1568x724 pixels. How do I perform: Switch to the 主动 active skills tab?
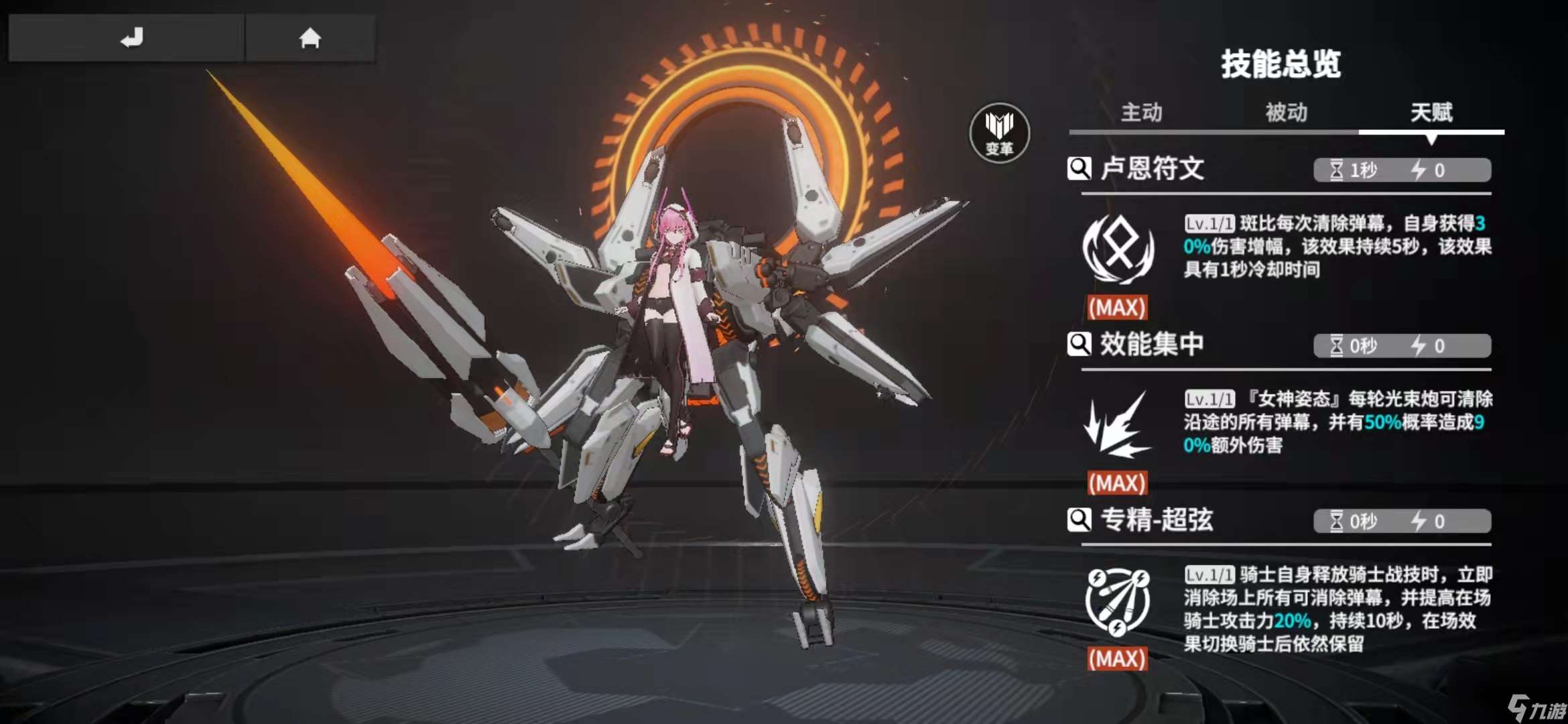[x=1142, y=113]
